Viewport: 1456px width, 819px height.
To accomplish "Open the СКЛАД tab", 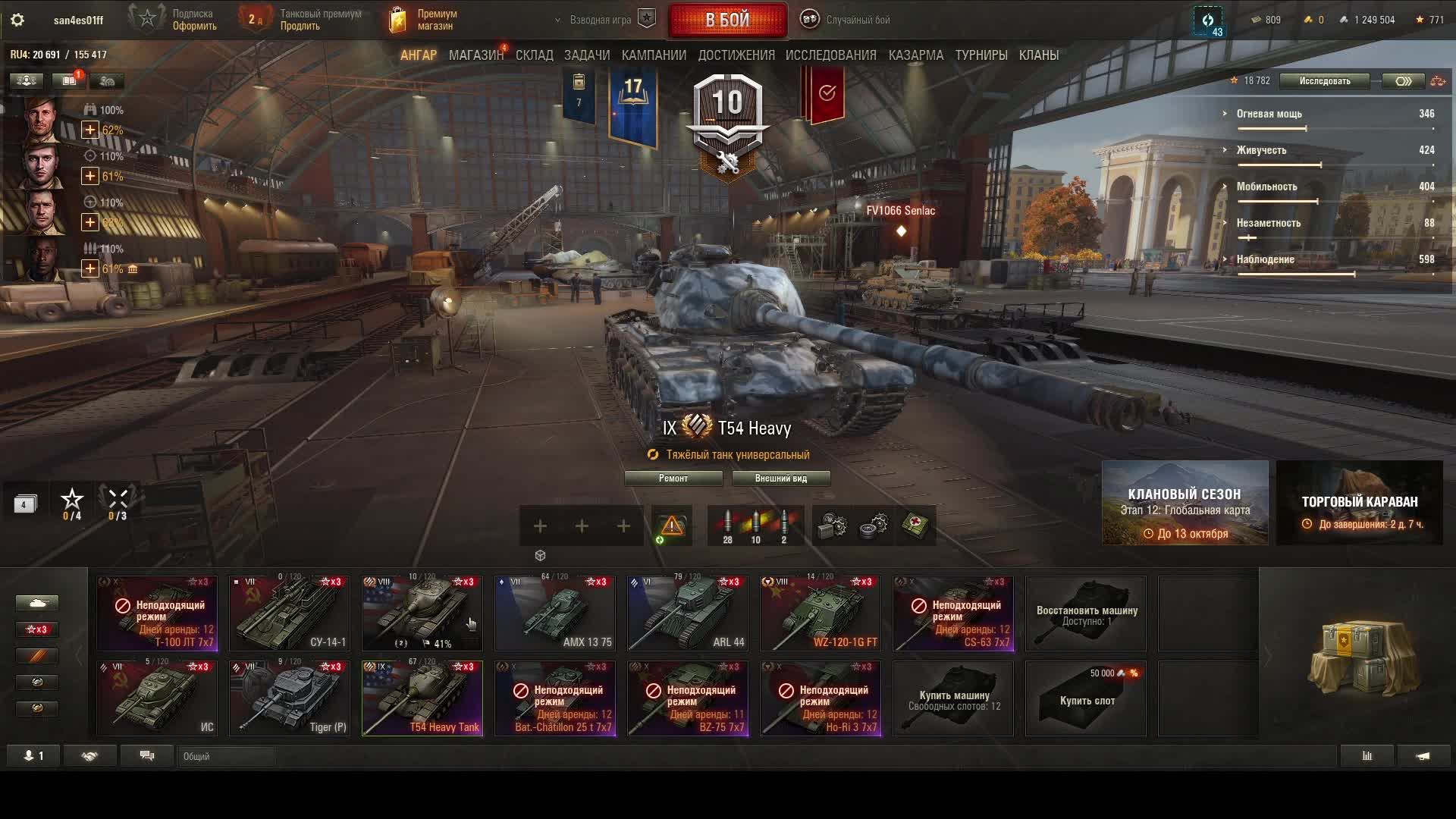I will point(534,55).
